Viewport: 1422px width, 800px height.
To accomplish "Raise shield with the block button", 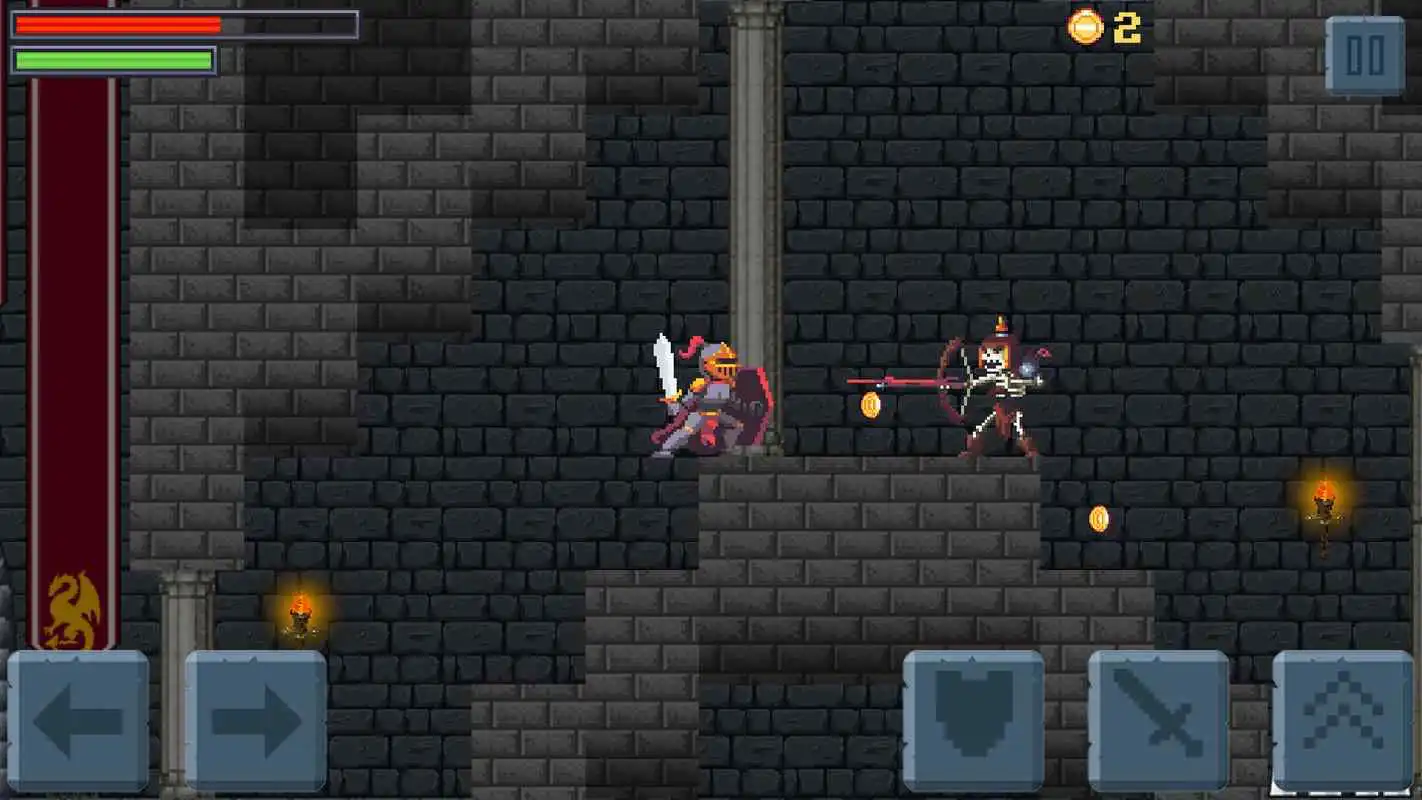I will coord(973,720).
